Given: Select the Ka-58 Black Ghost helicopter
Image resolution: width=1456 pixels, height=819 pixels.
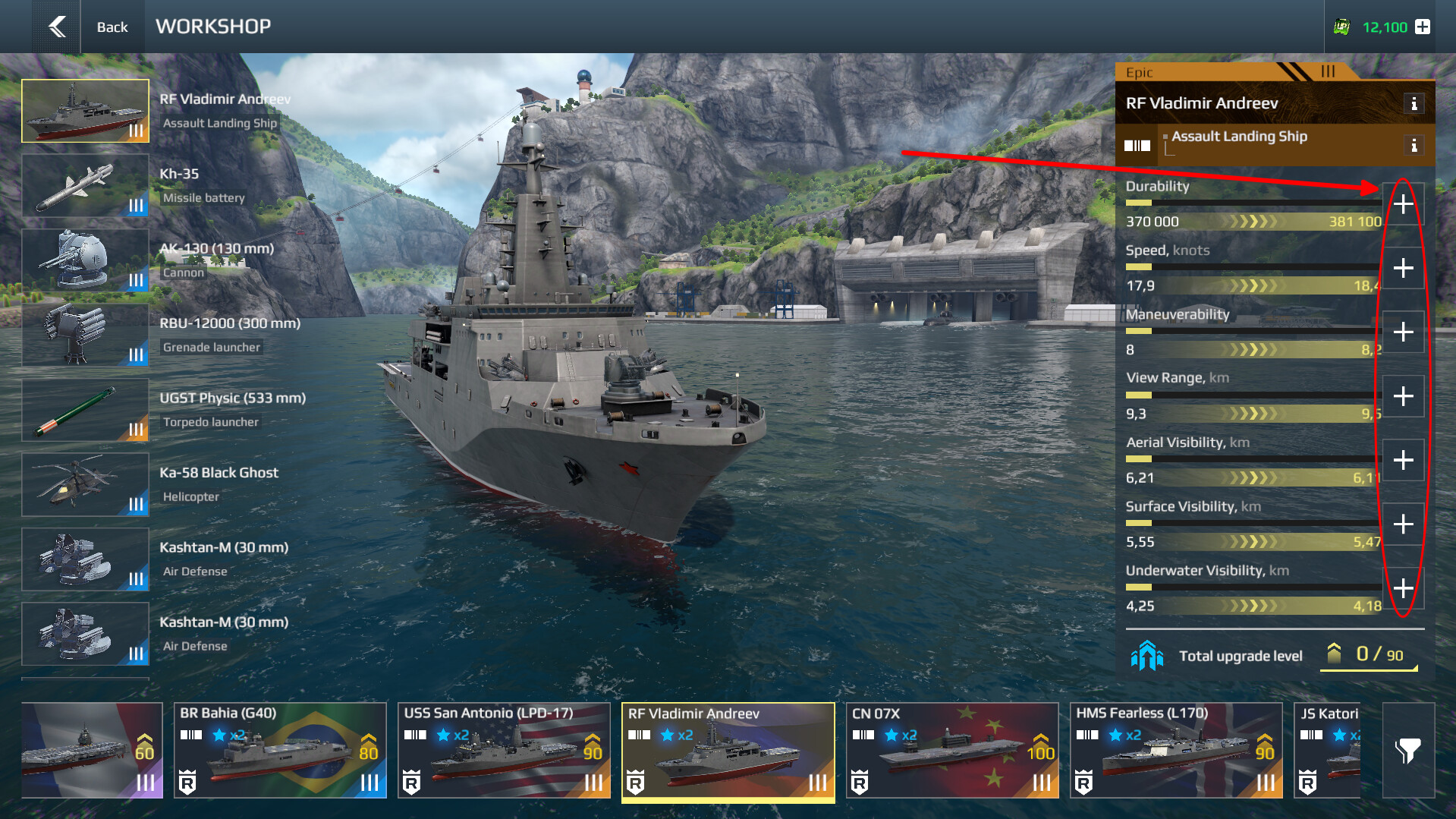Looking at the screenshot, I should coord(86,485).
